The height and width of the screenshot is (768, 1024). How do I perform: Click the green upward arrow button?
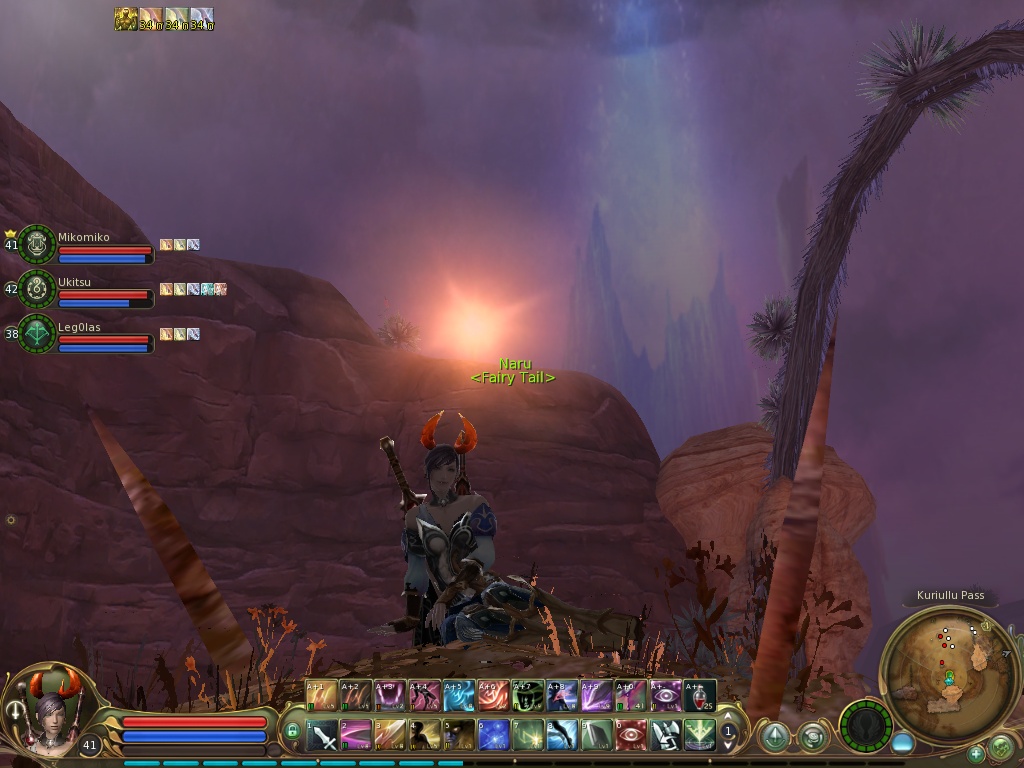click(773, 737)
